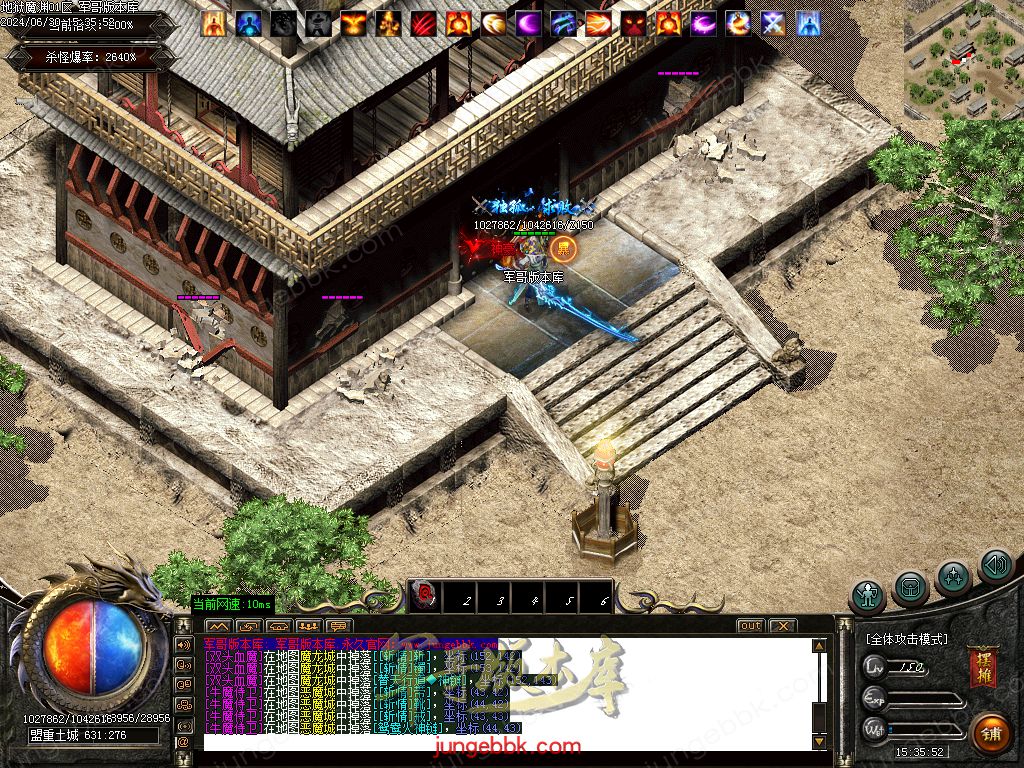Click the round gold 灵 icon above the character
Image resolution: width=1024 pixels, height=768 pixels.
tap(564, 247)
